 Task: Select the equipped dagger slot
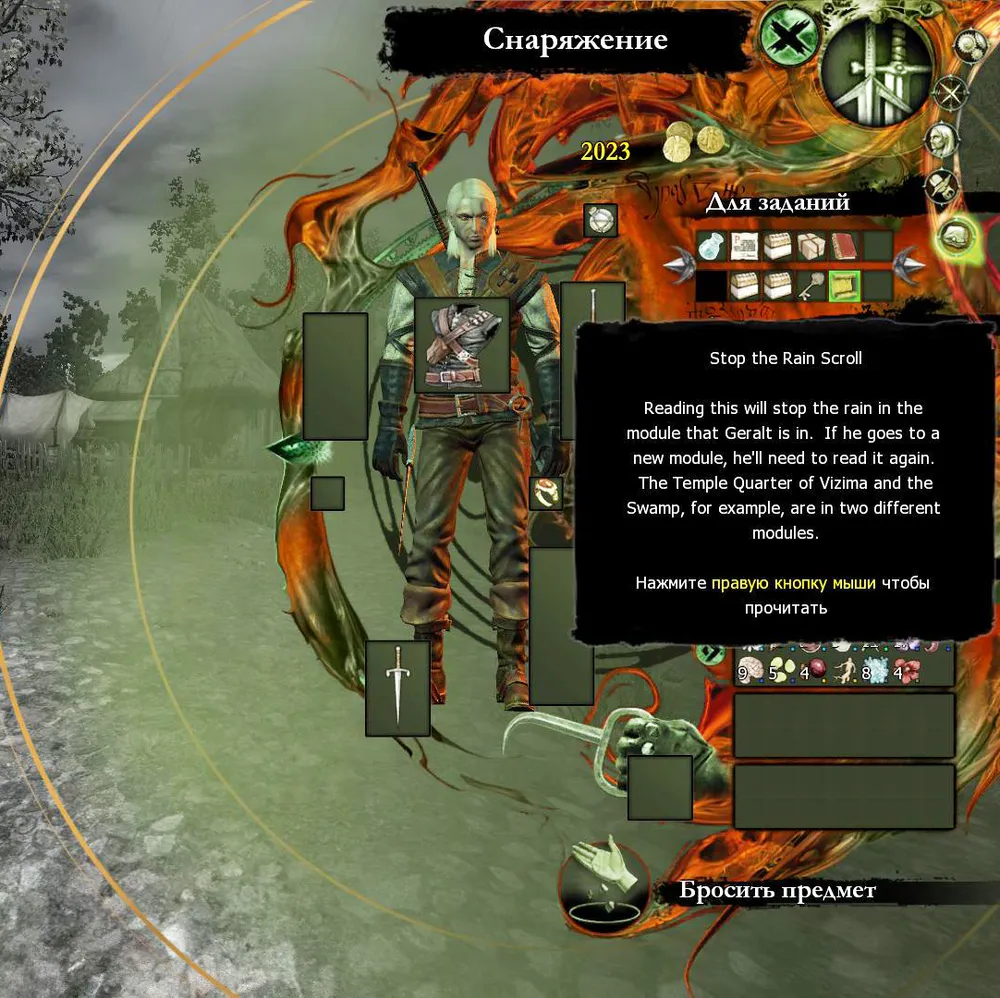point(398,688)
